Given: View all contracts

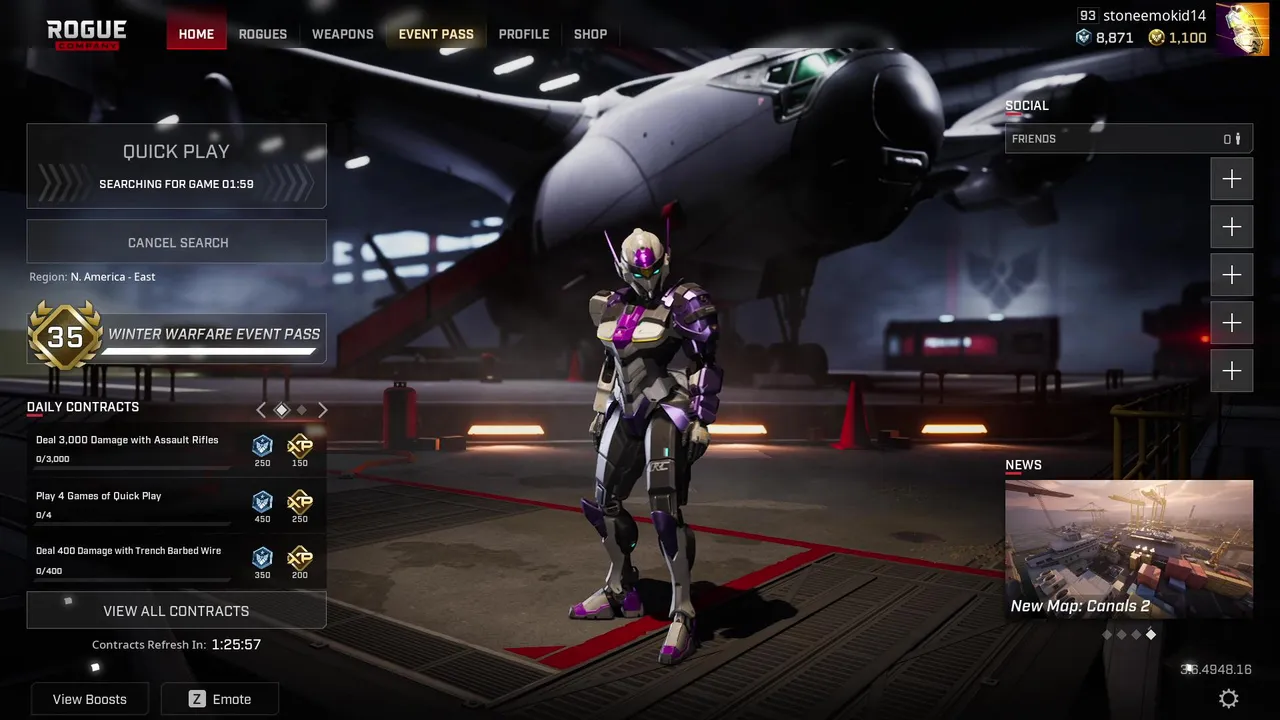Looking at the screenshot, I should [x=177, y=610].
